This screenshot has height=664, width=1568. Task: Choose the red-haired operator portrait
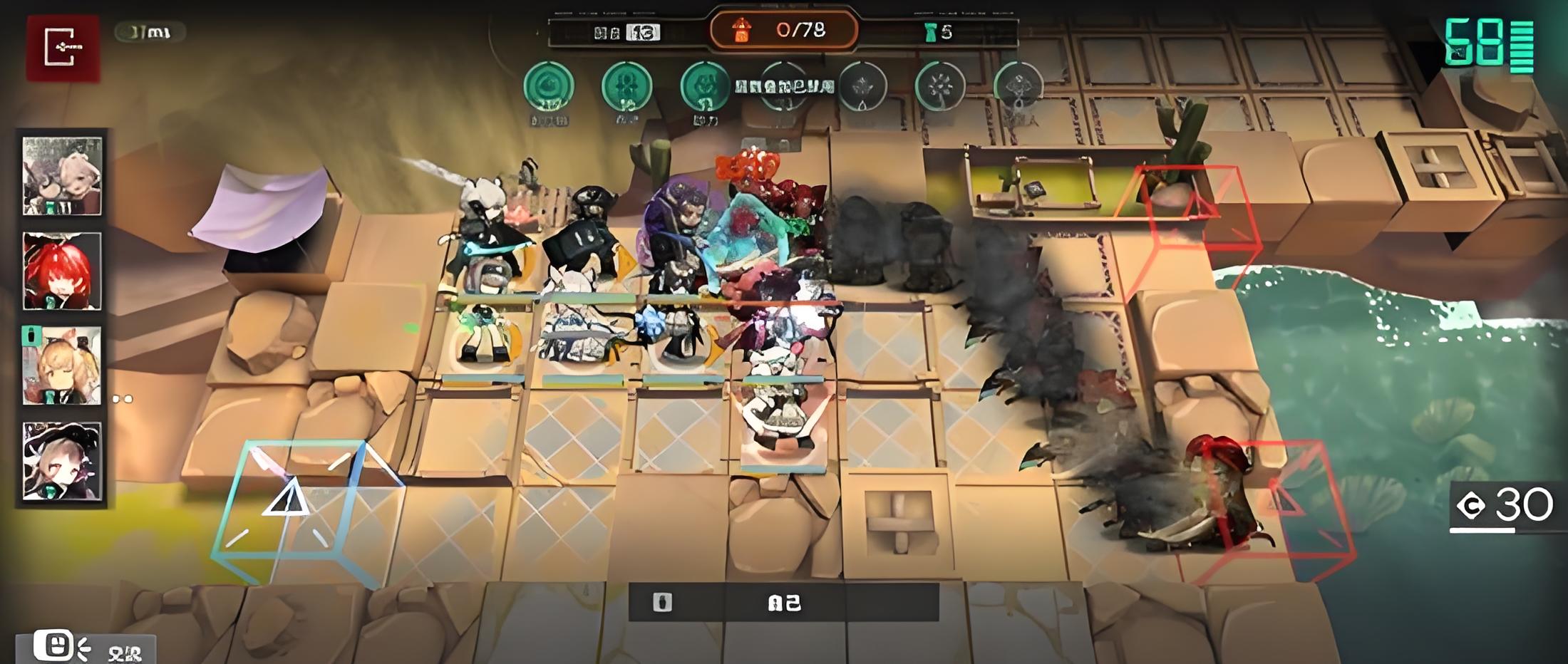pos(62,271)
